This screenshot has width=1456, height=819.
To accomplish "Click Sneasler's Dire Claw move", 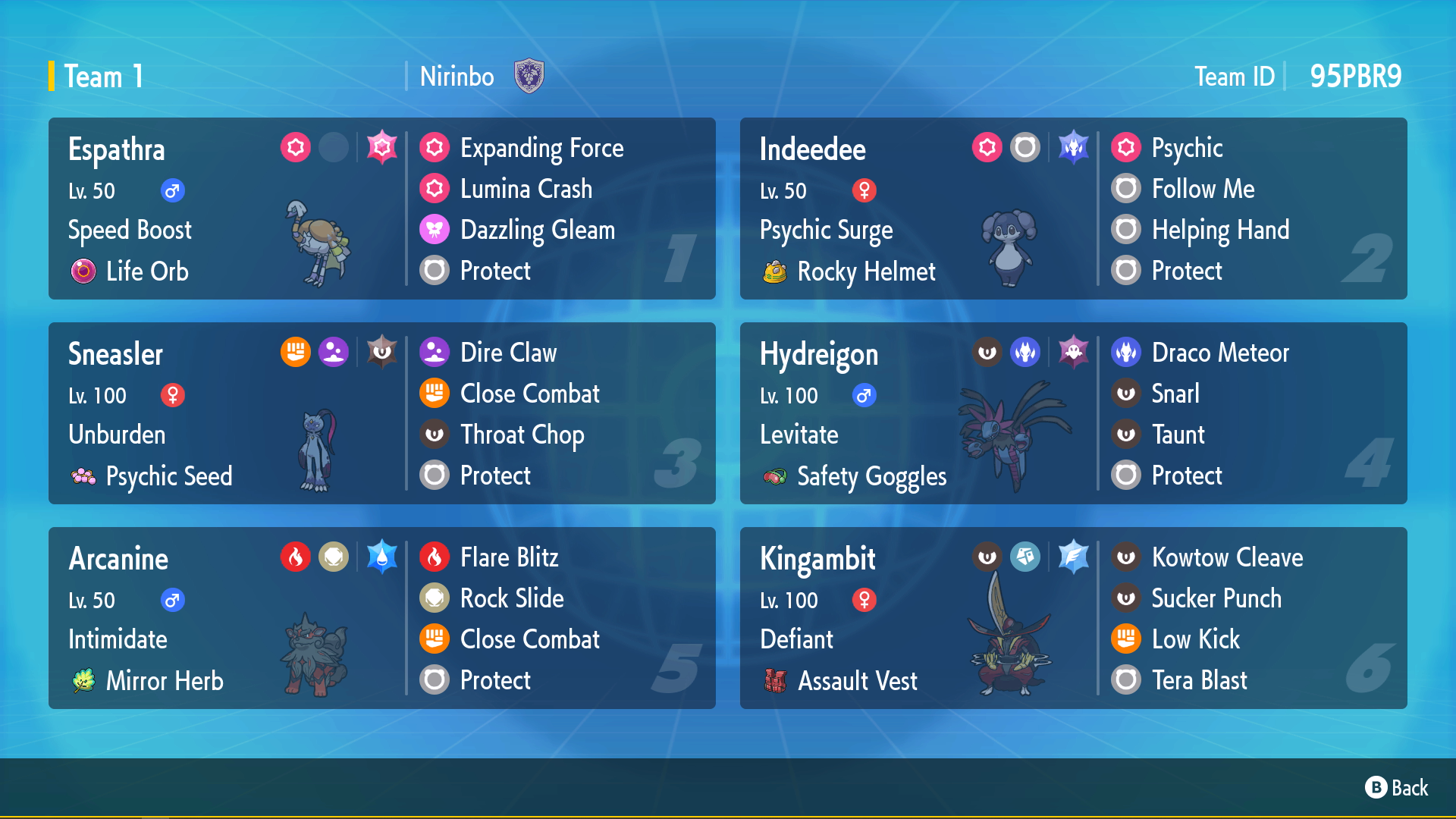I will pyautogui.click(x=507, y=353).
